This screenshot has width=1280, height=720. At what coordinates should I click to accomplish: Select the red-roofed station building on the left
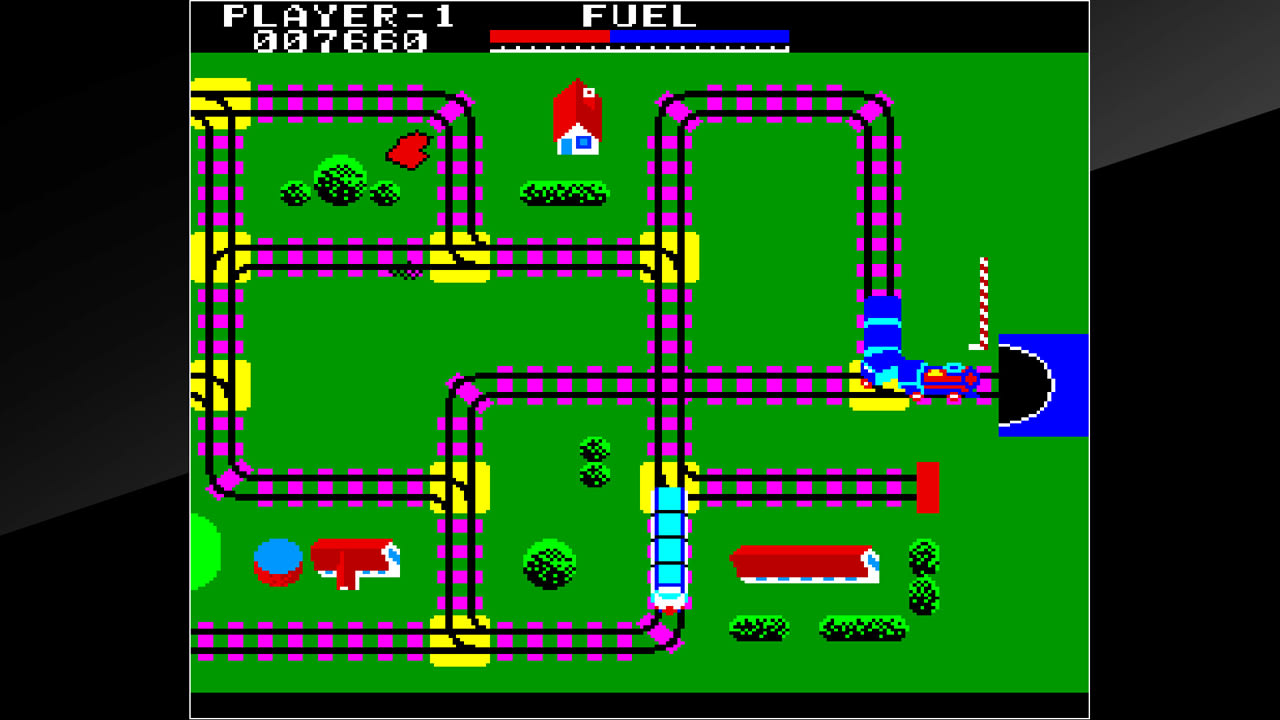point(353,560)
